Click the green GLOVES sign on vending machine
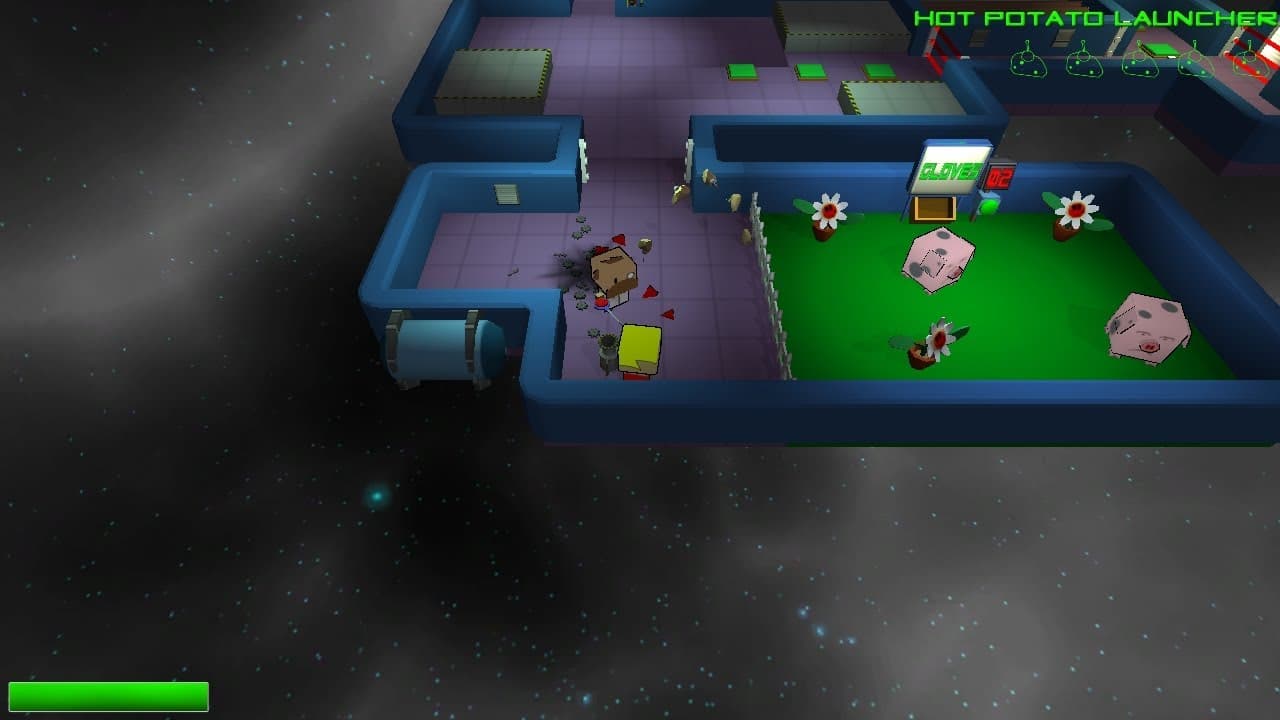Screen dimensions: 1280x720 coord(950,172)
